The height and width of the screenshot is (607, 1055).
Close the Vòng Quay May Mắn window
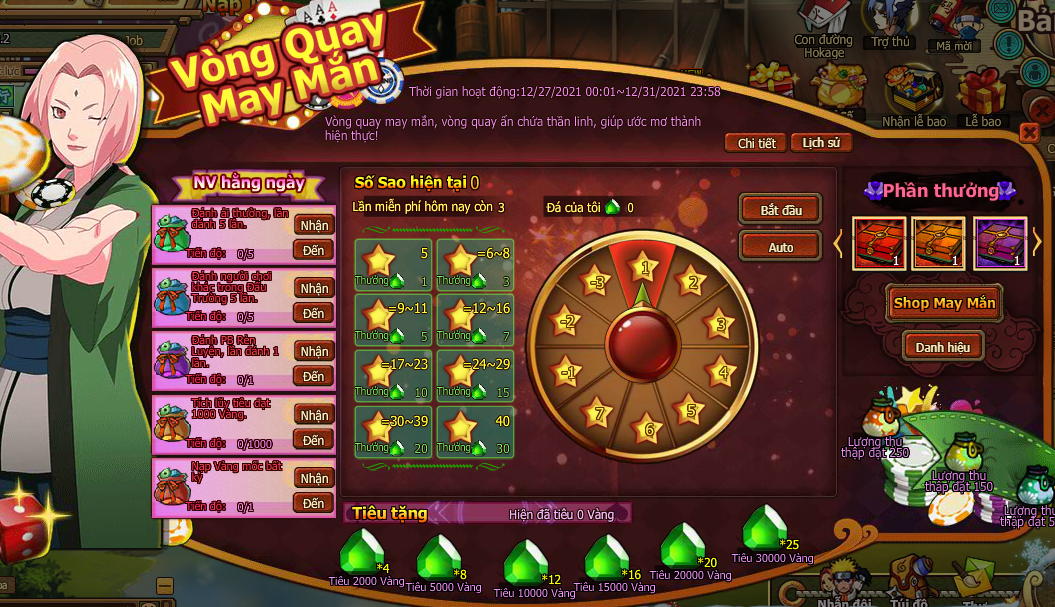click(x=1029, y=133)
